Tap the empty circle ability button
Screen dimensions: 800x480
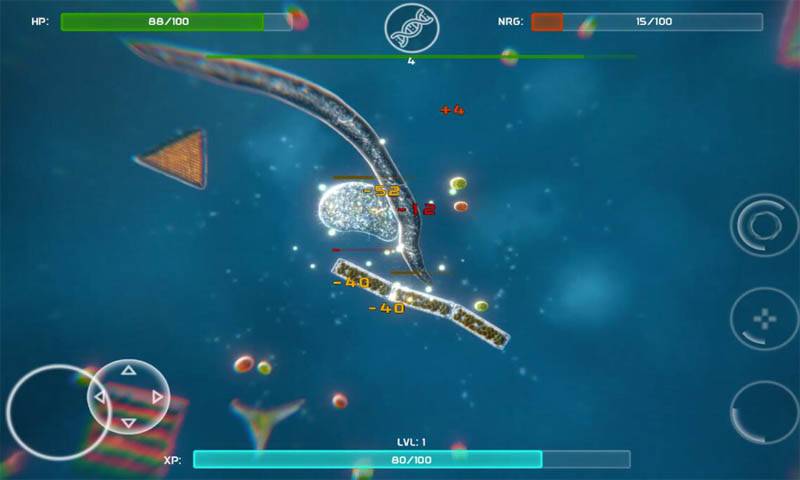(x=763, y=412)
